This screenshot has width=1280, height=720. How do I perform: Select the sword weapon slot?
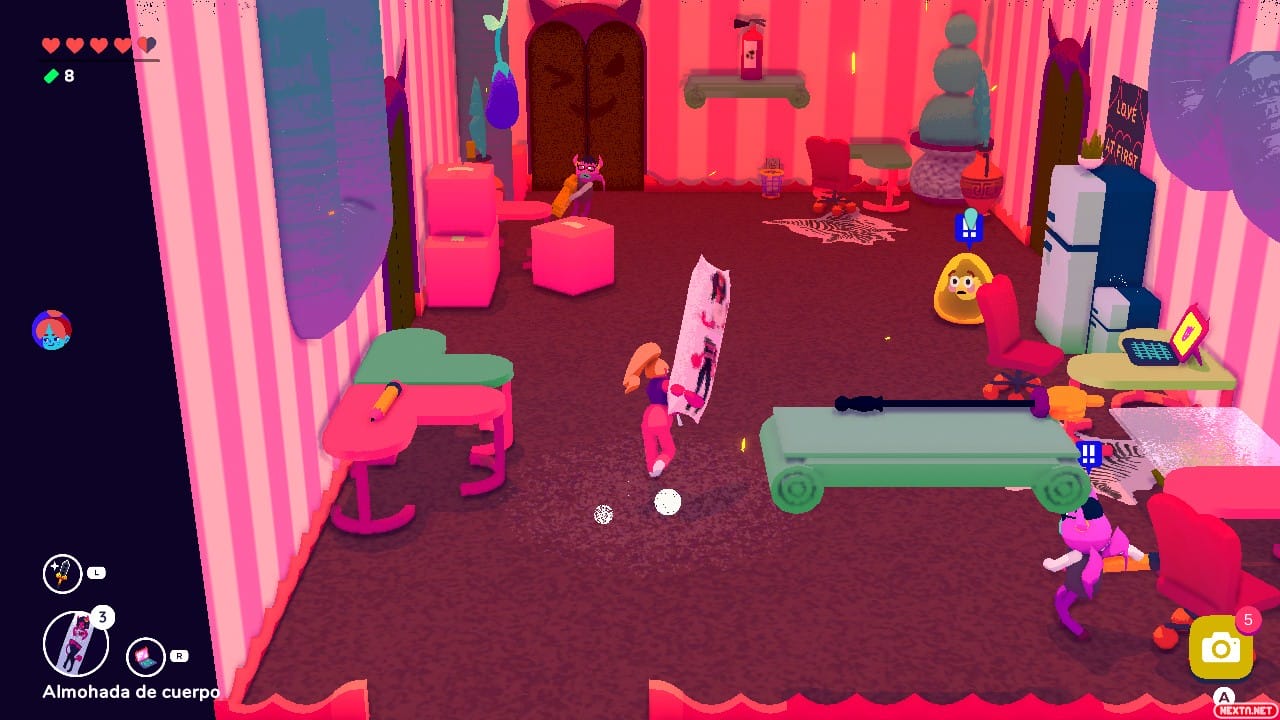(x=62, y=574)
